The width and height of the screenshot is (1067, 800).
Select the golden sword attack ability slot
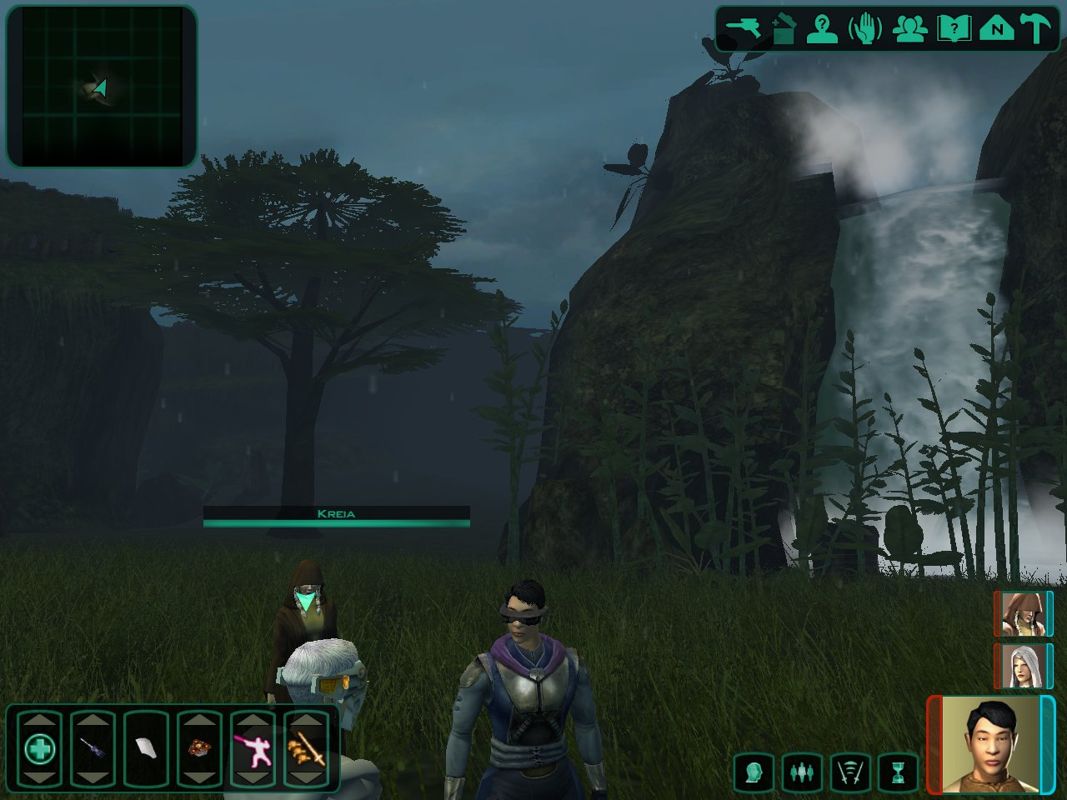306,748
